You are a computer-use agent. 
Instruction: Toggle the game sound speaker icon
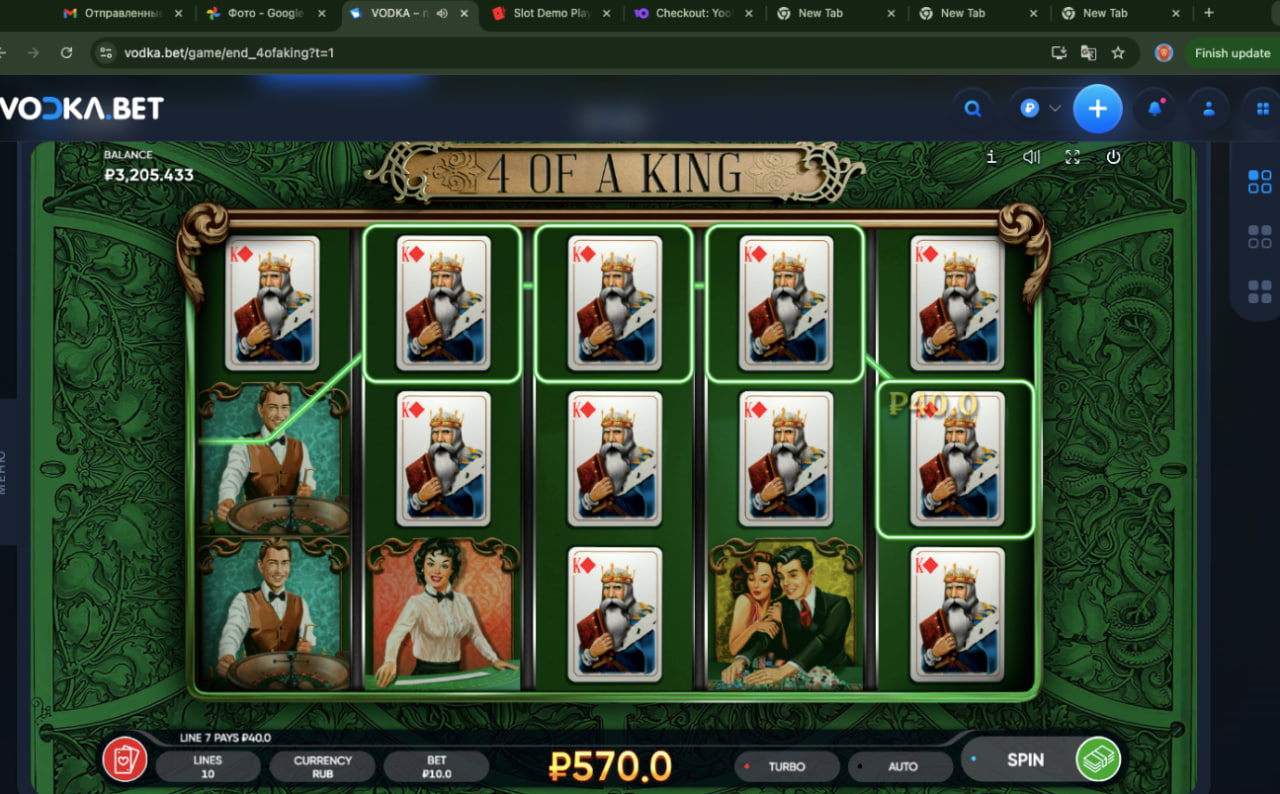tap(1032, 157)
